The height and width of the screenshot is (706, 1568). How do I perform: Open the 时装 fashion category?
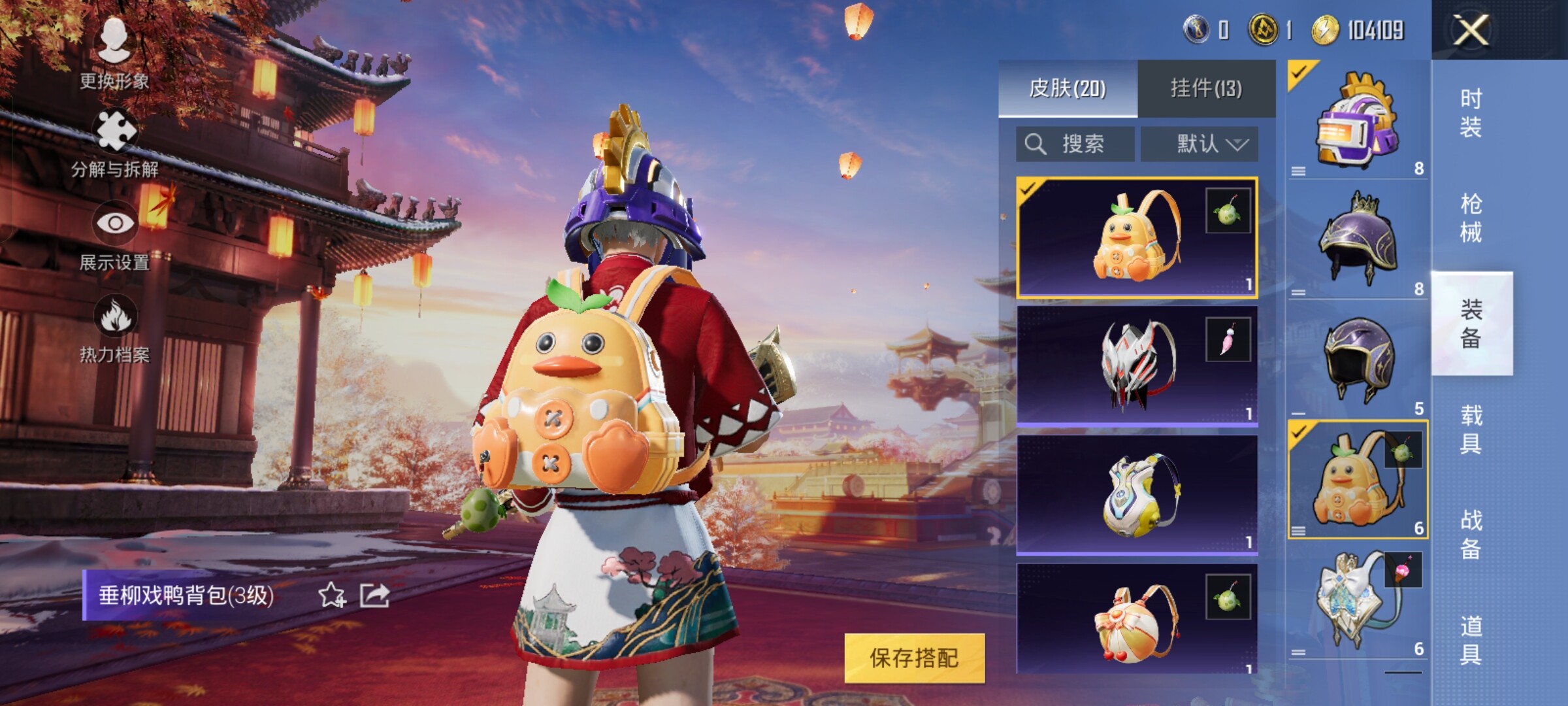coord(1471,113)
